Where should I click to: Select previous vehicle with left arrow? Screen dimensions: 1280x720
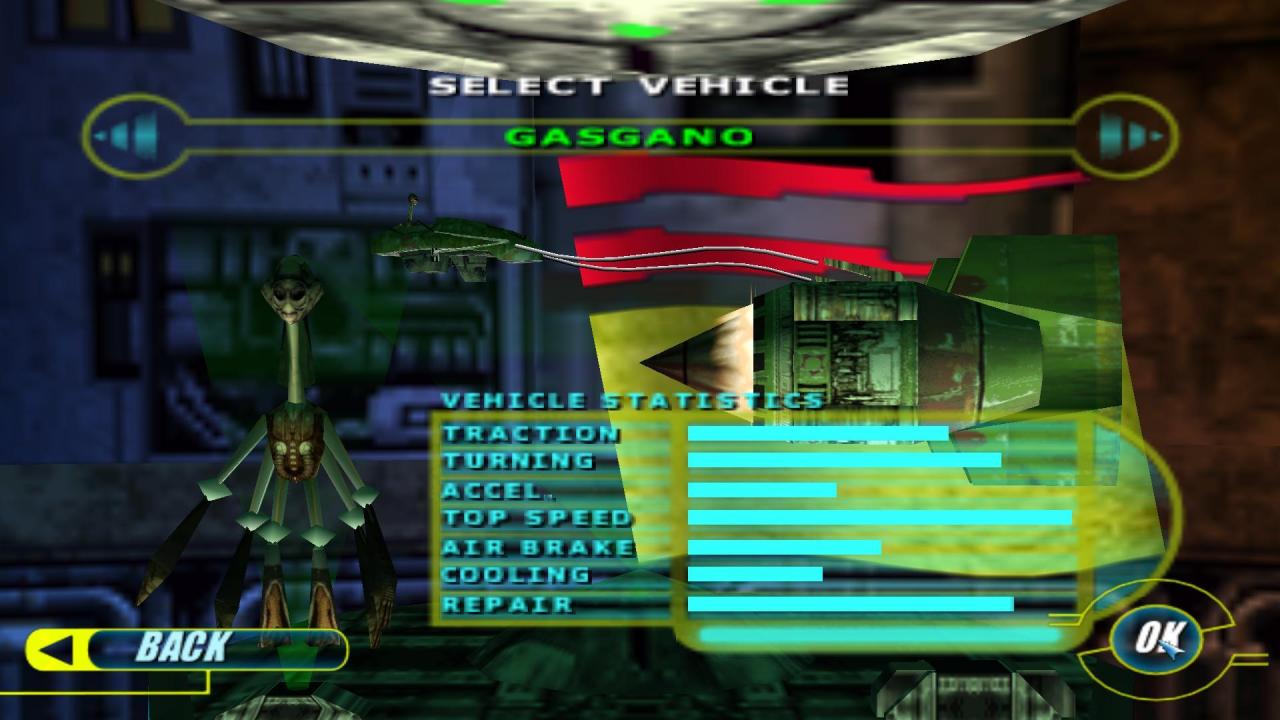point(133,134)
